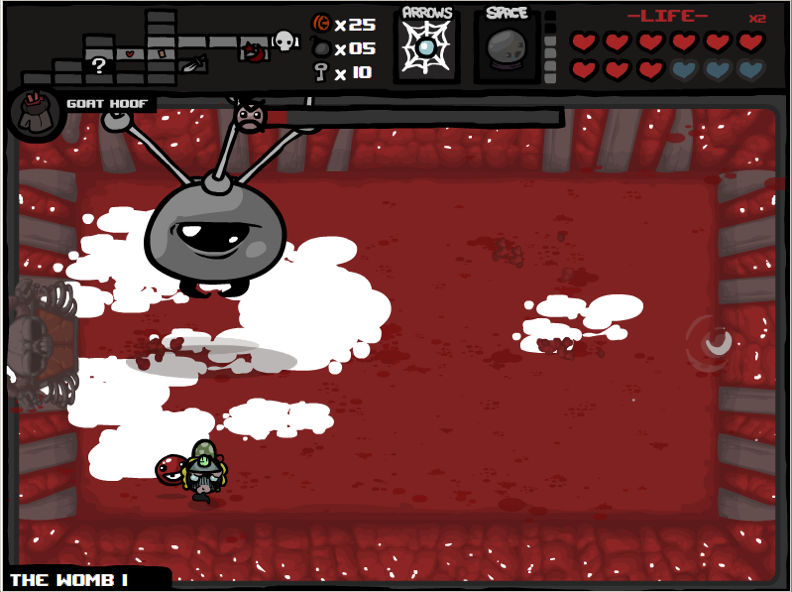Click the sword room marker on minimap
Viewport: 792px width, 592px height.
193,64
